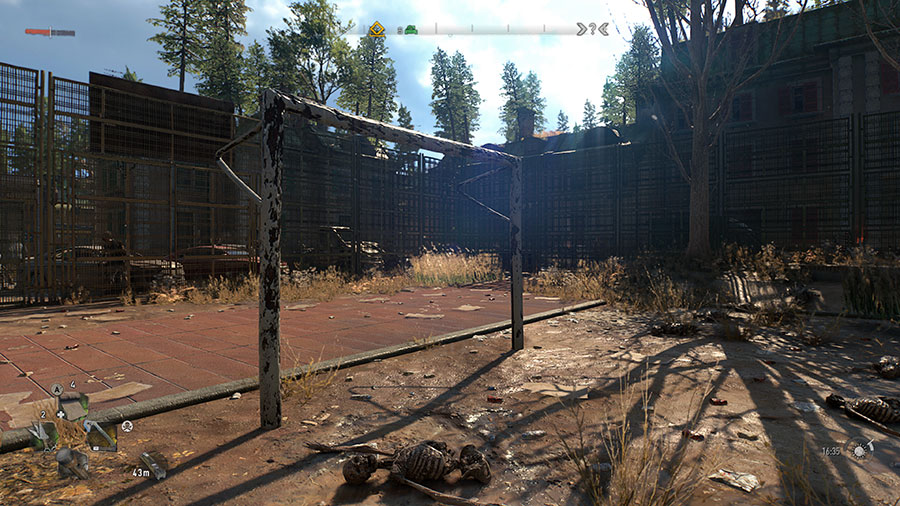The height and width of the screenshot is (506, 900).
Task: Select the yellow diamond quest marker on compass
Action: click(x=376, y=29)
